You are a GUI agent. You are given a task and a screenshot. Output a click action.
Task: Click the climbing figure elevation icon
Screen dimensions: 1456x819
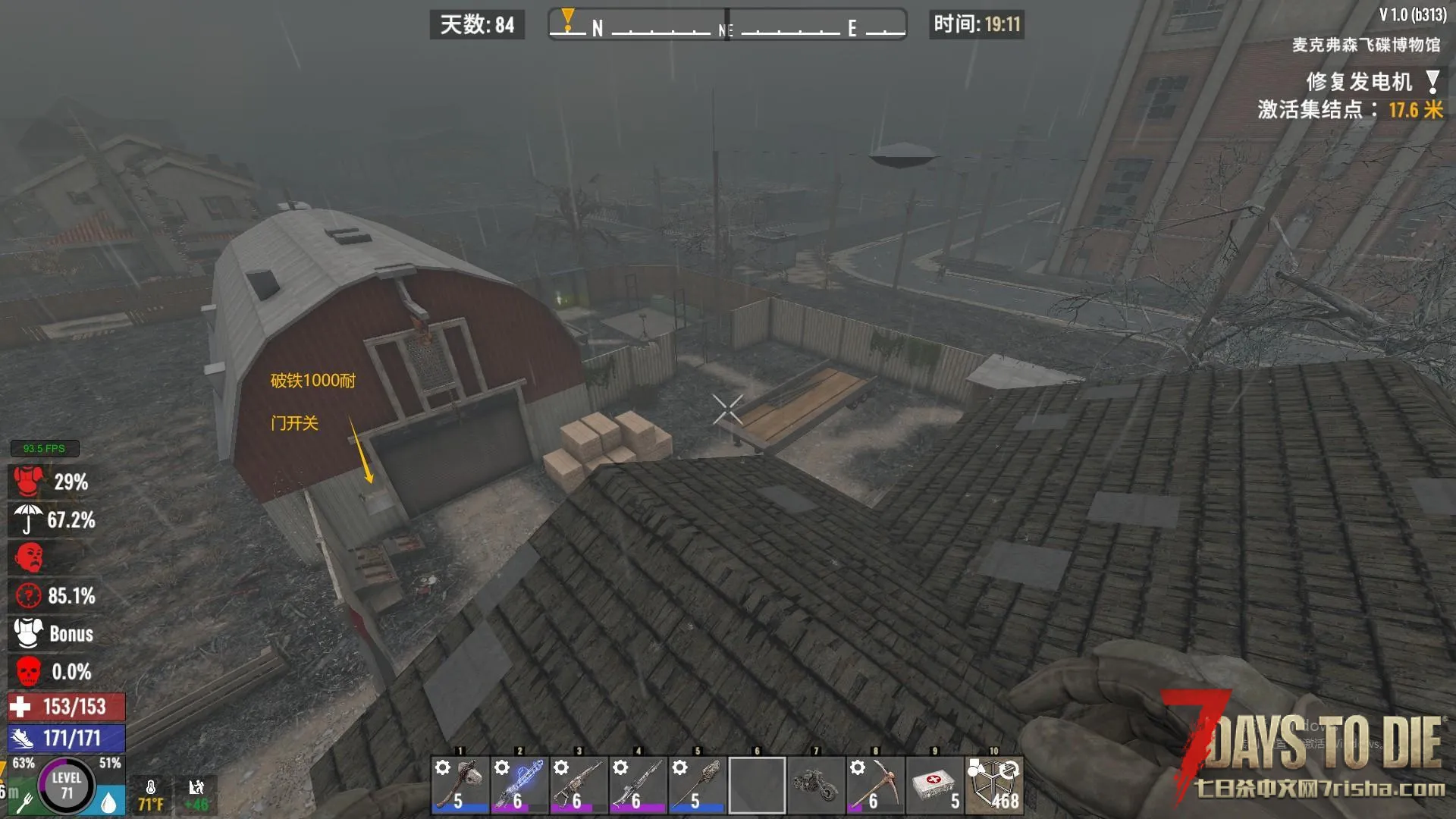[x=196, y=789]
